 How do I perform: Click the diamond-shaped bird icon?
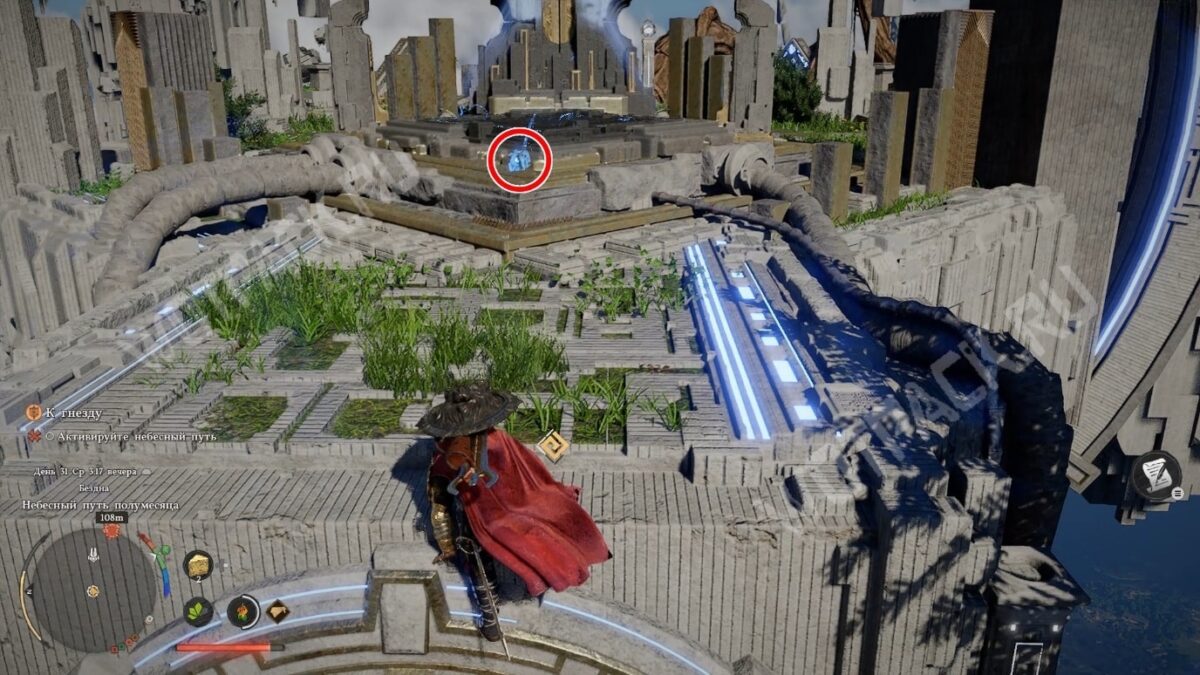278,611
